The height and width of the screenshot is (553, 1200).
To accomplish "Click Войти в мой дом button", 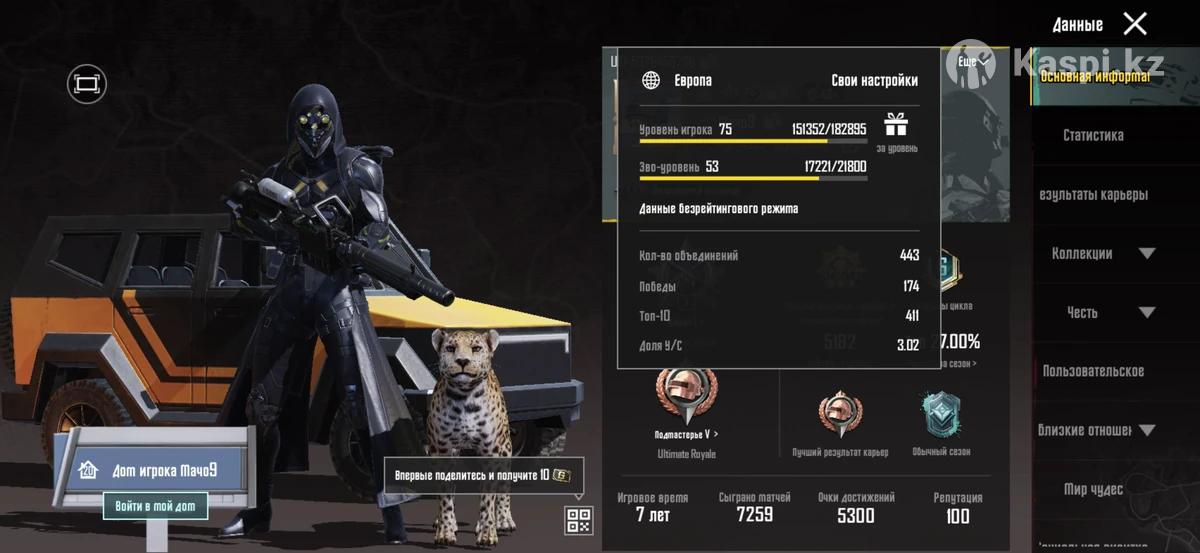I will pos(155,506).
